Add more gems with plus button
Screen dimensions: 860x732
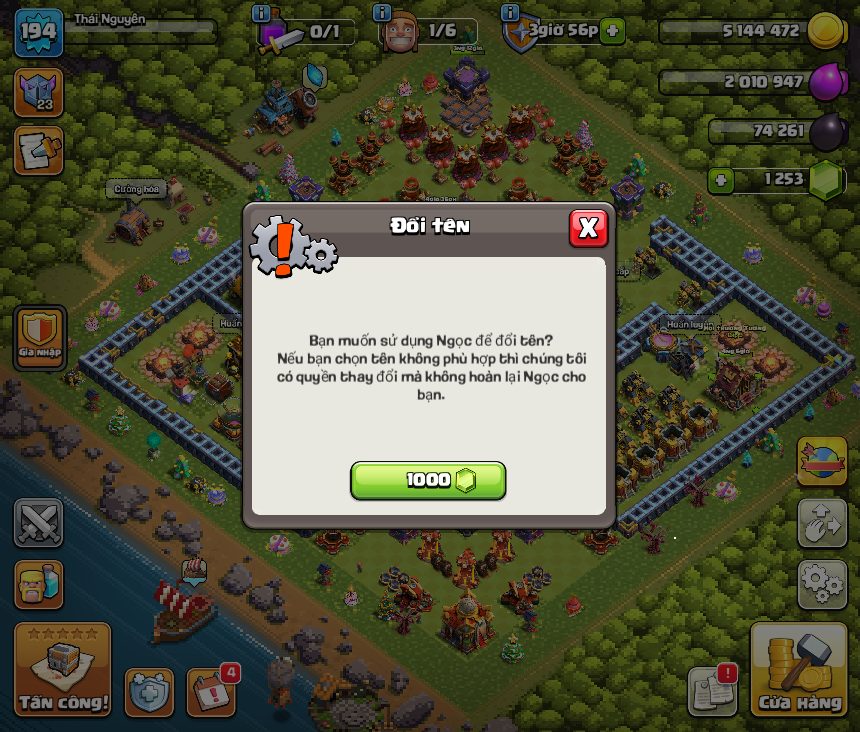[720, 181]
